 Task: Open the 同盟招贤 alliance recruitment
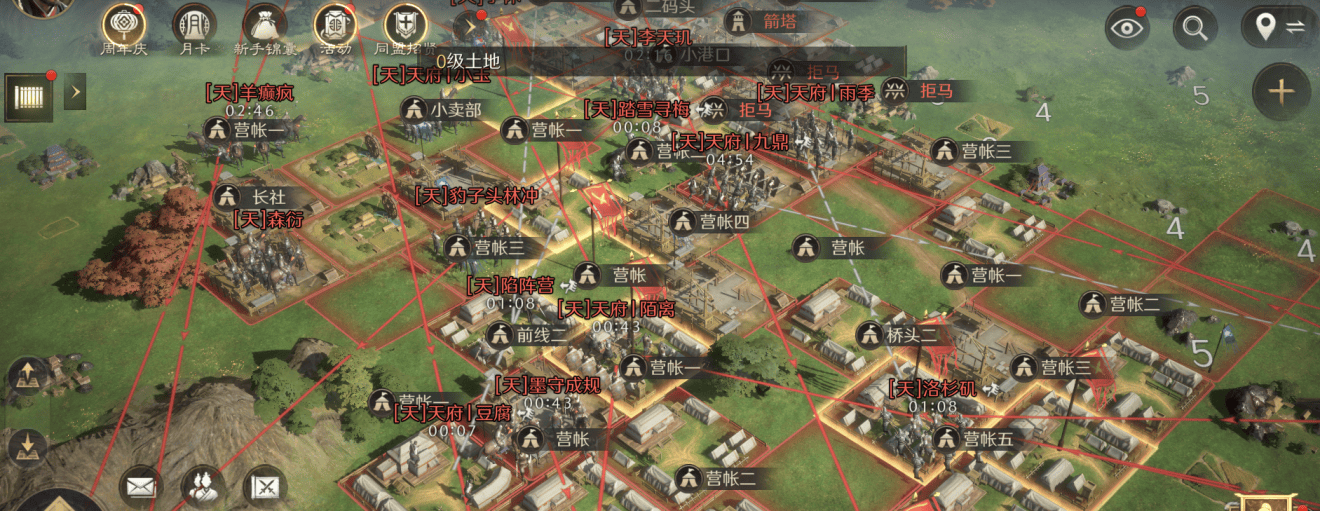(405, 24)
